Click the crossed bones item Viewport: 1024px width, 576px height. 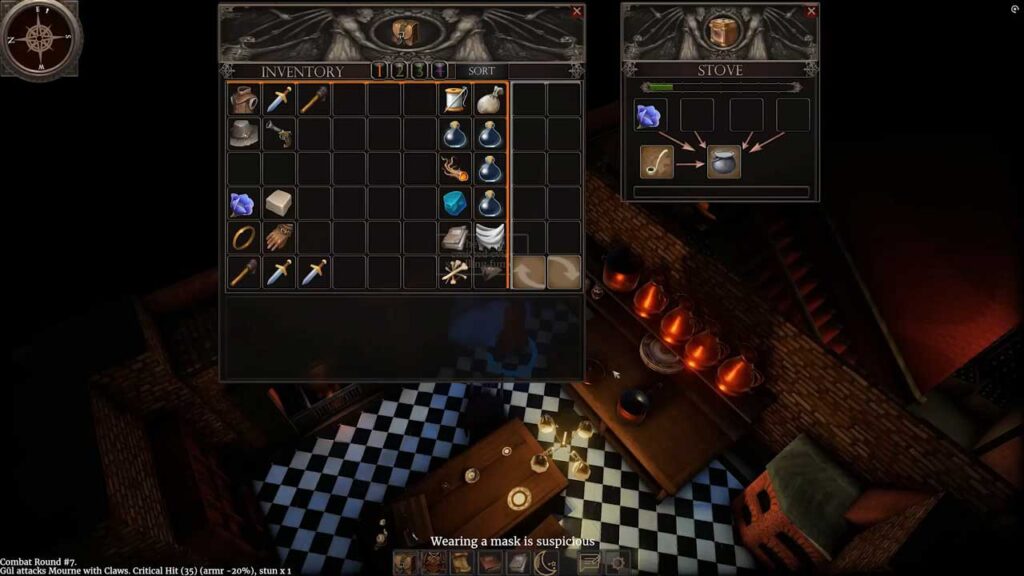coord(456,272)
